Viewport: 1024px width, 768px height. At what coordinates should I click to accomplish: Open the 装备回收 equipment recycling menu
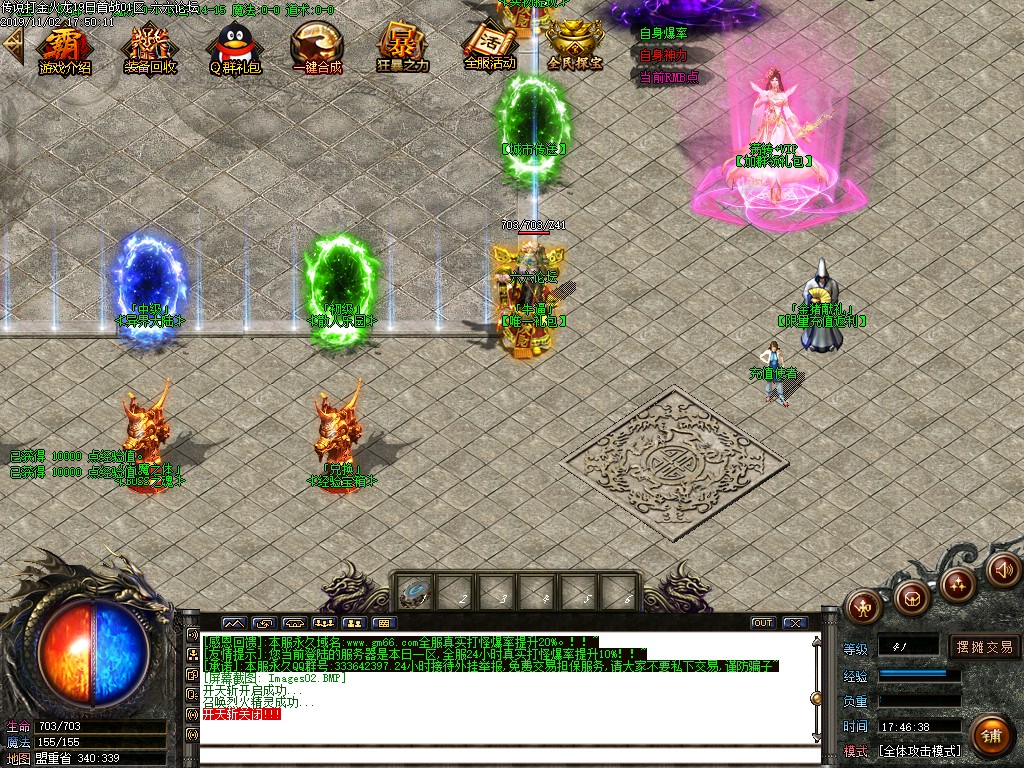click(150, 48)
